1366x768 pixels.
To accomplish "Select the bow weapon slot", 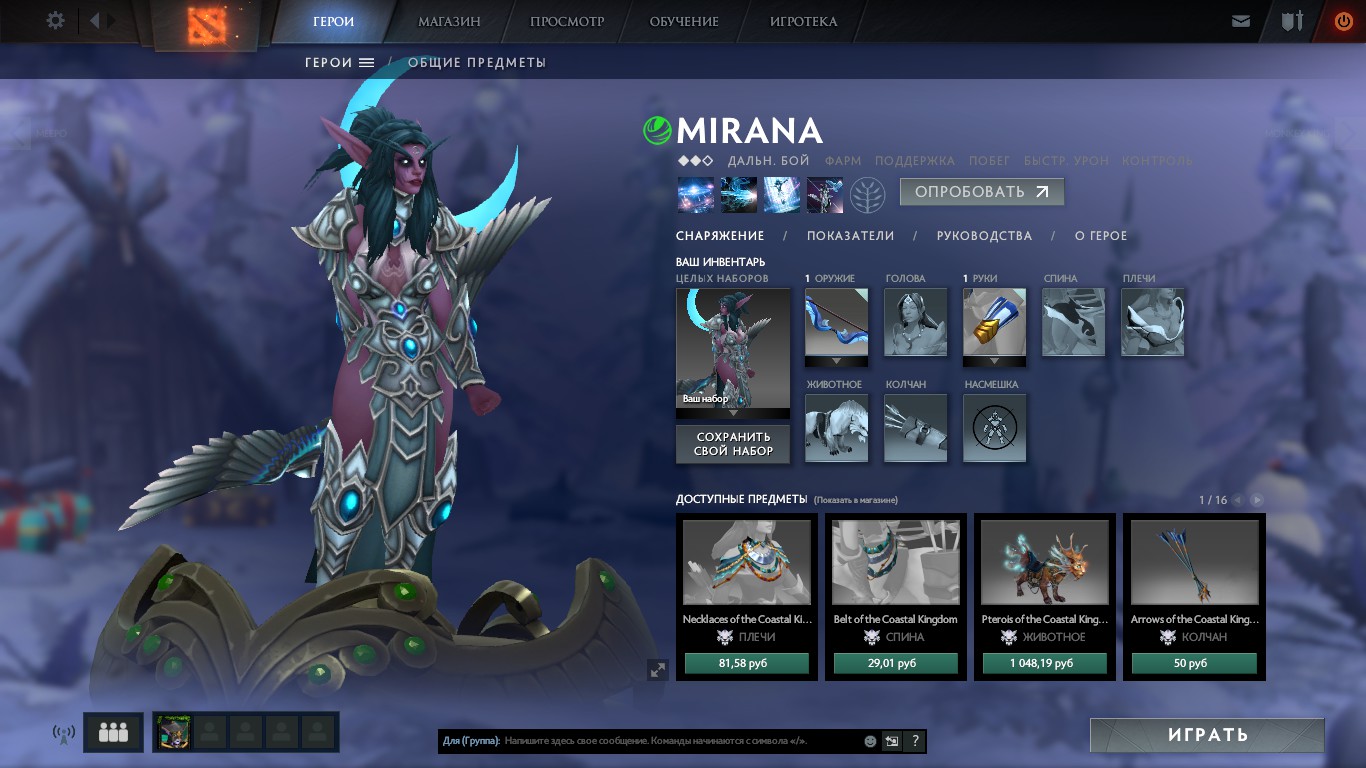I will pos(837,322).
